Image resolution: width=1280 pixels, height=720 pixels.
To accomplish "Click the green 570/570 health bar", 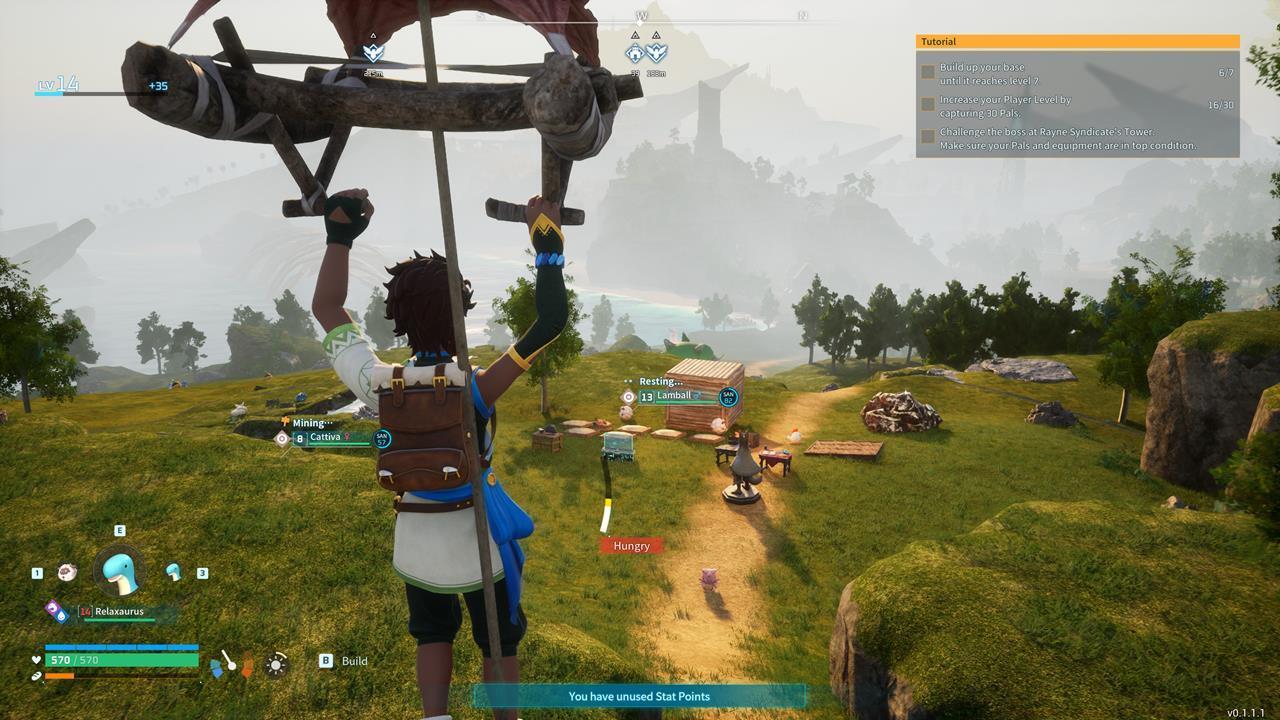I will 120,660.
